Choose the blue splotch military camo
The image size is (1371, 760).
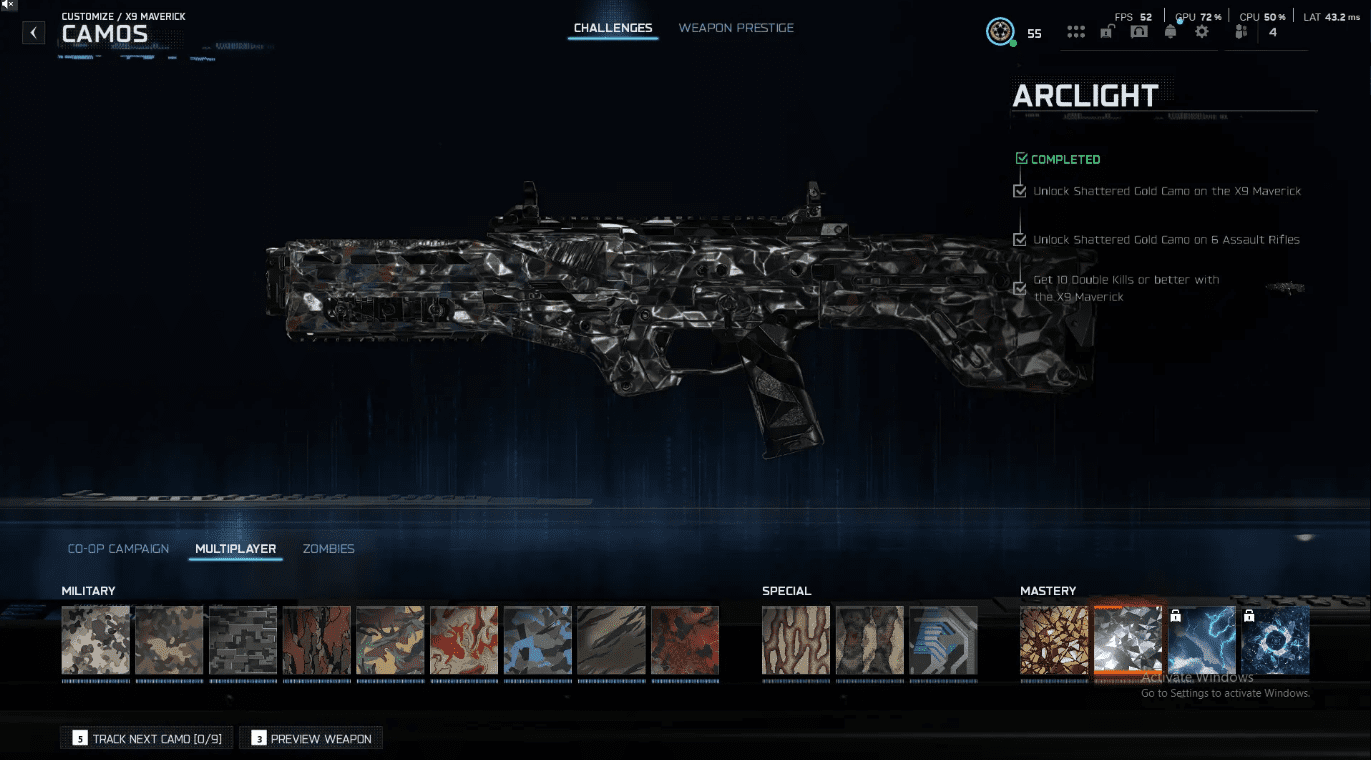[538, 640]
